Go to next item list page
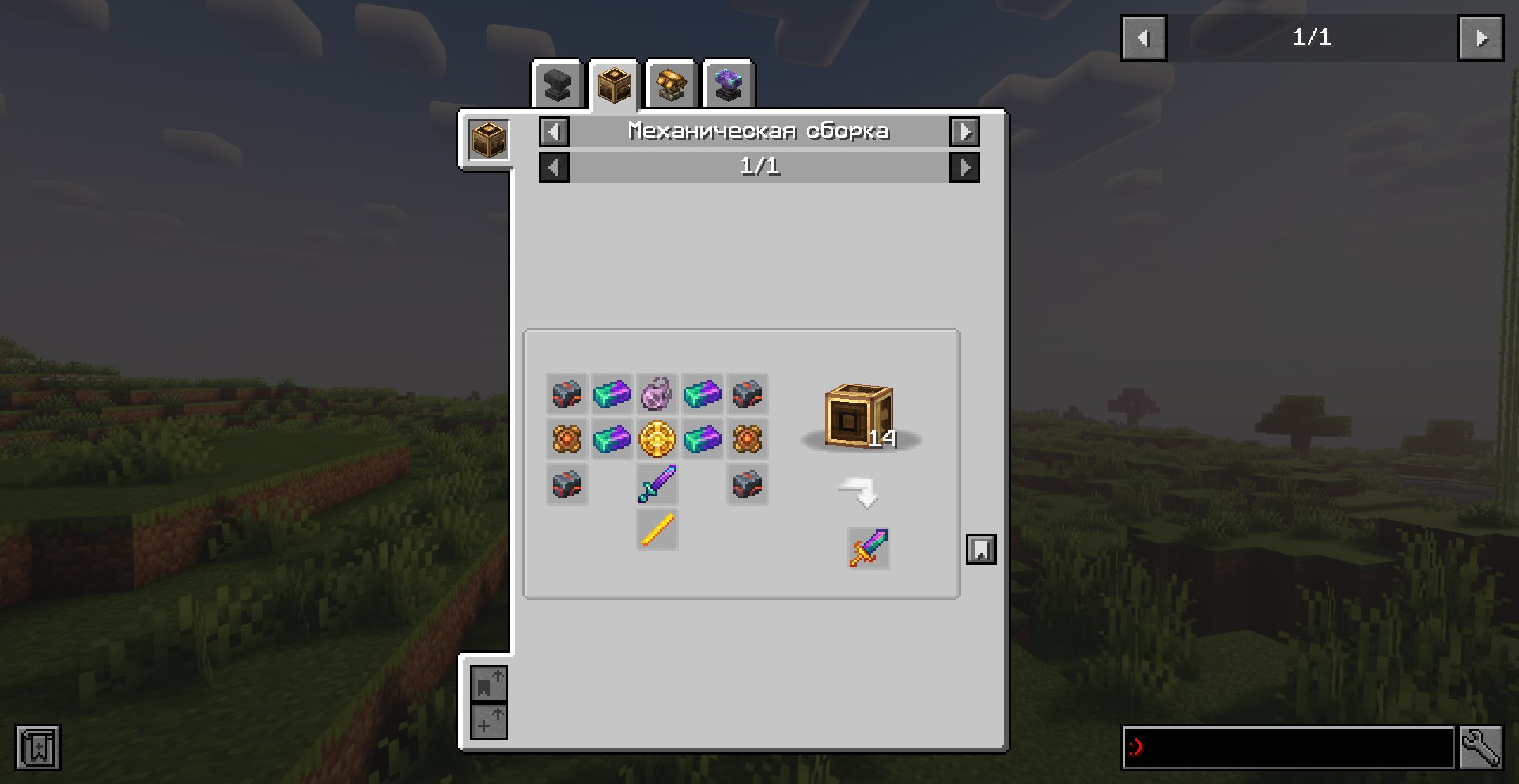 (x=1481, y=38)
